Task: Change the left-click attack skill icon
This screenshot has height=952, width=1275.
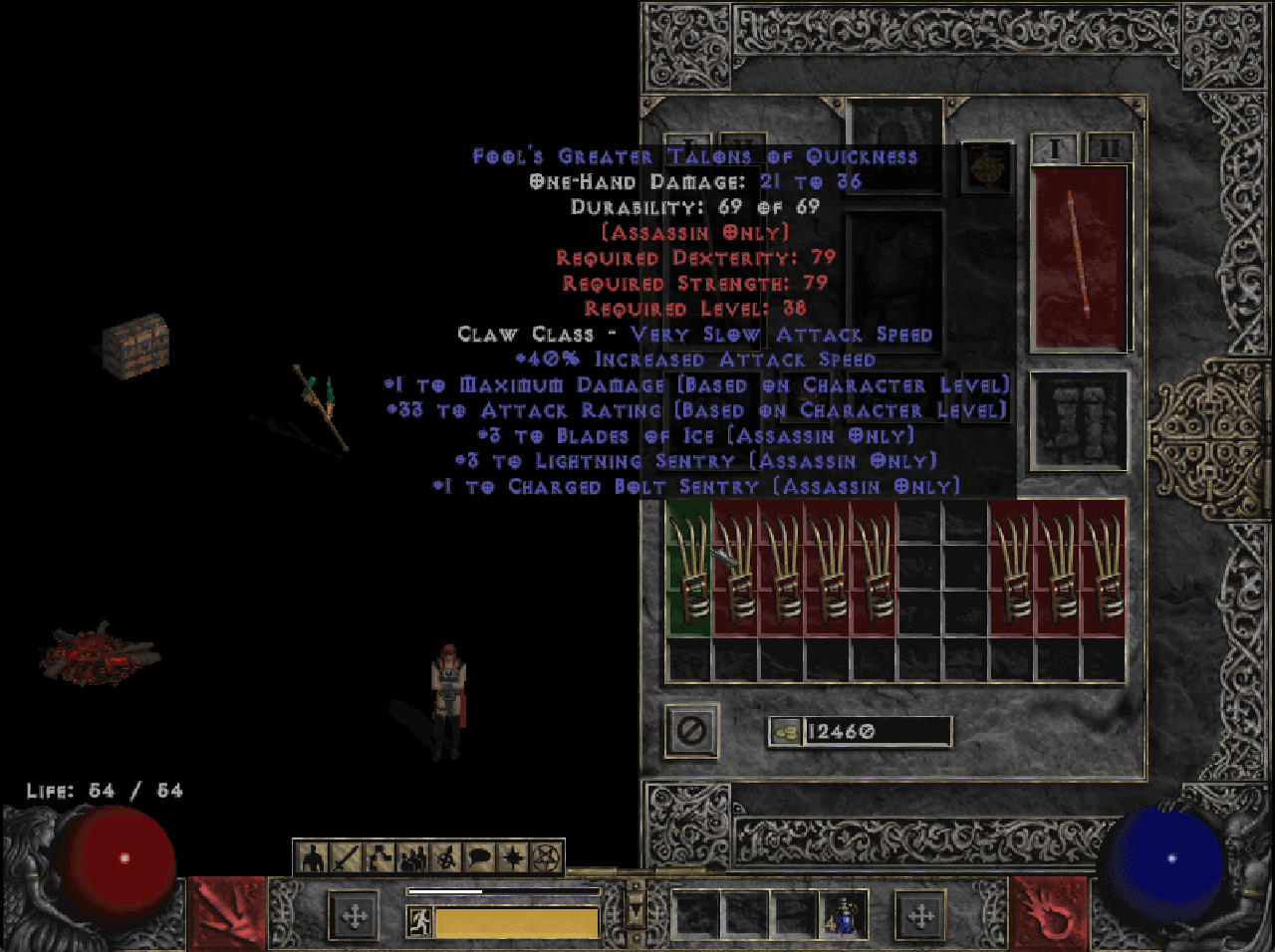Action: click(x=227, y=913)
